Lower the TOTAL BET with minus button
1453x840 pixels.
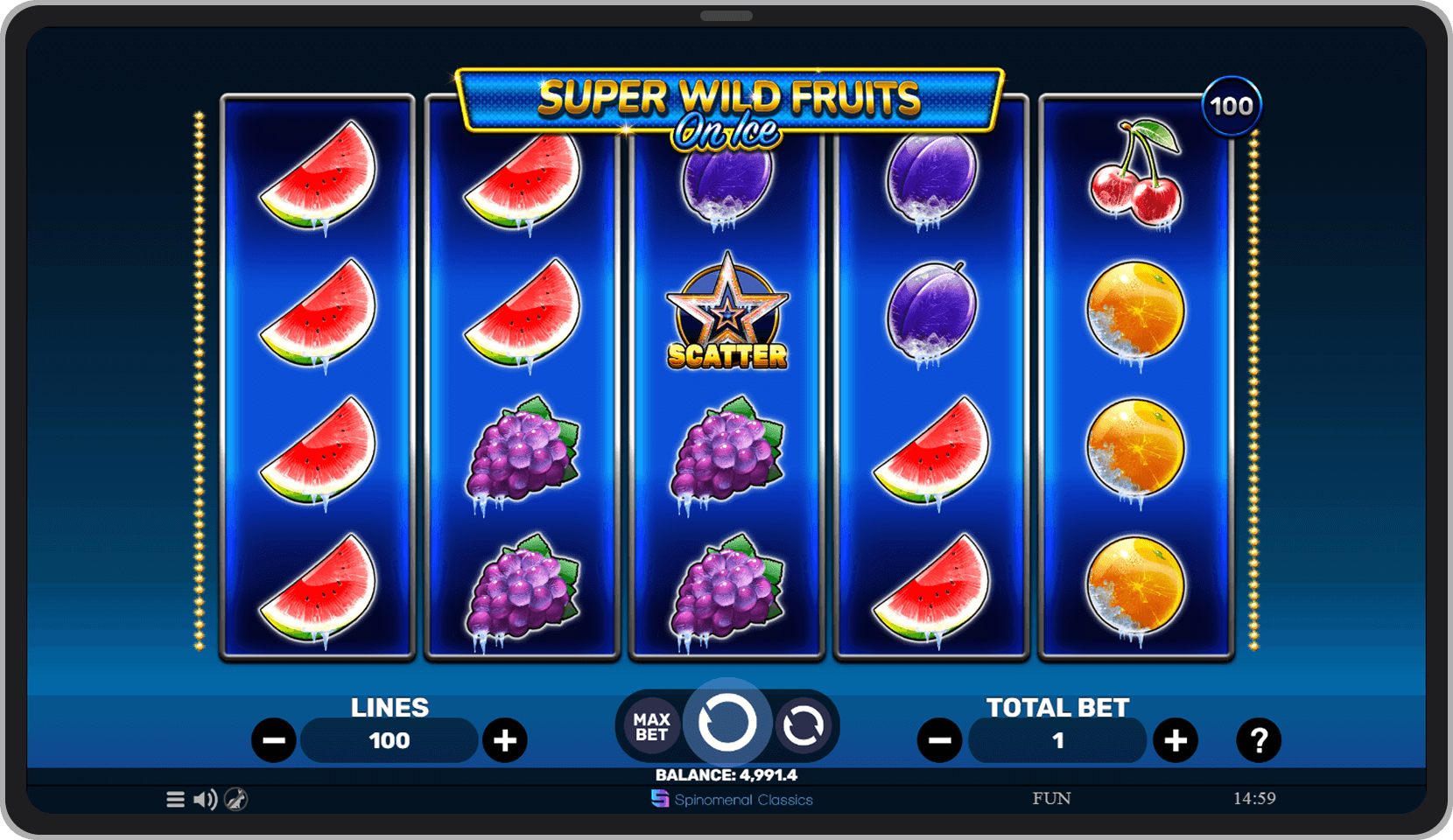coord(940,739)
